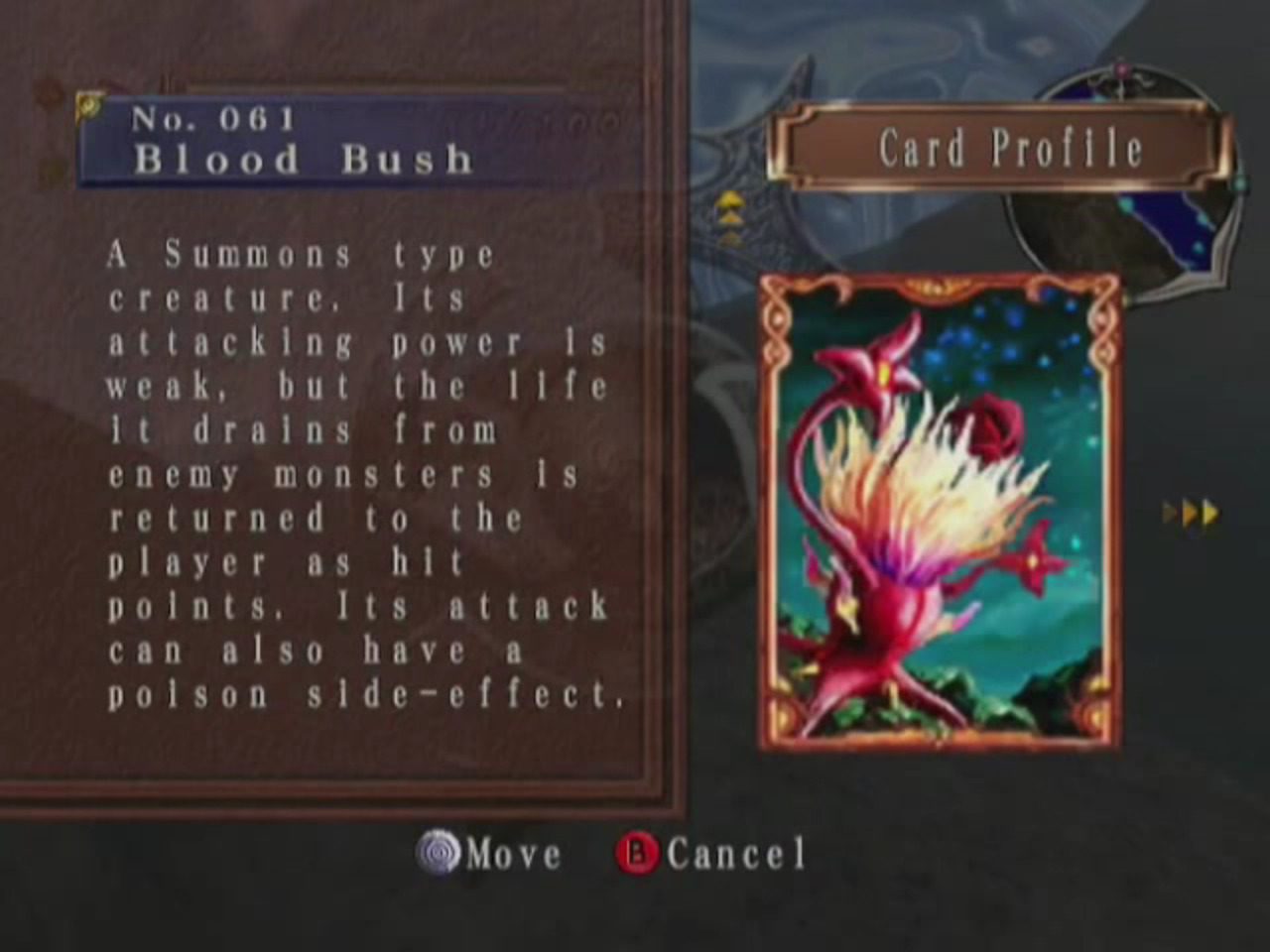Click the triple right arrows to view next card
Screen dimensions: 1270x952
click(1190, 513)
